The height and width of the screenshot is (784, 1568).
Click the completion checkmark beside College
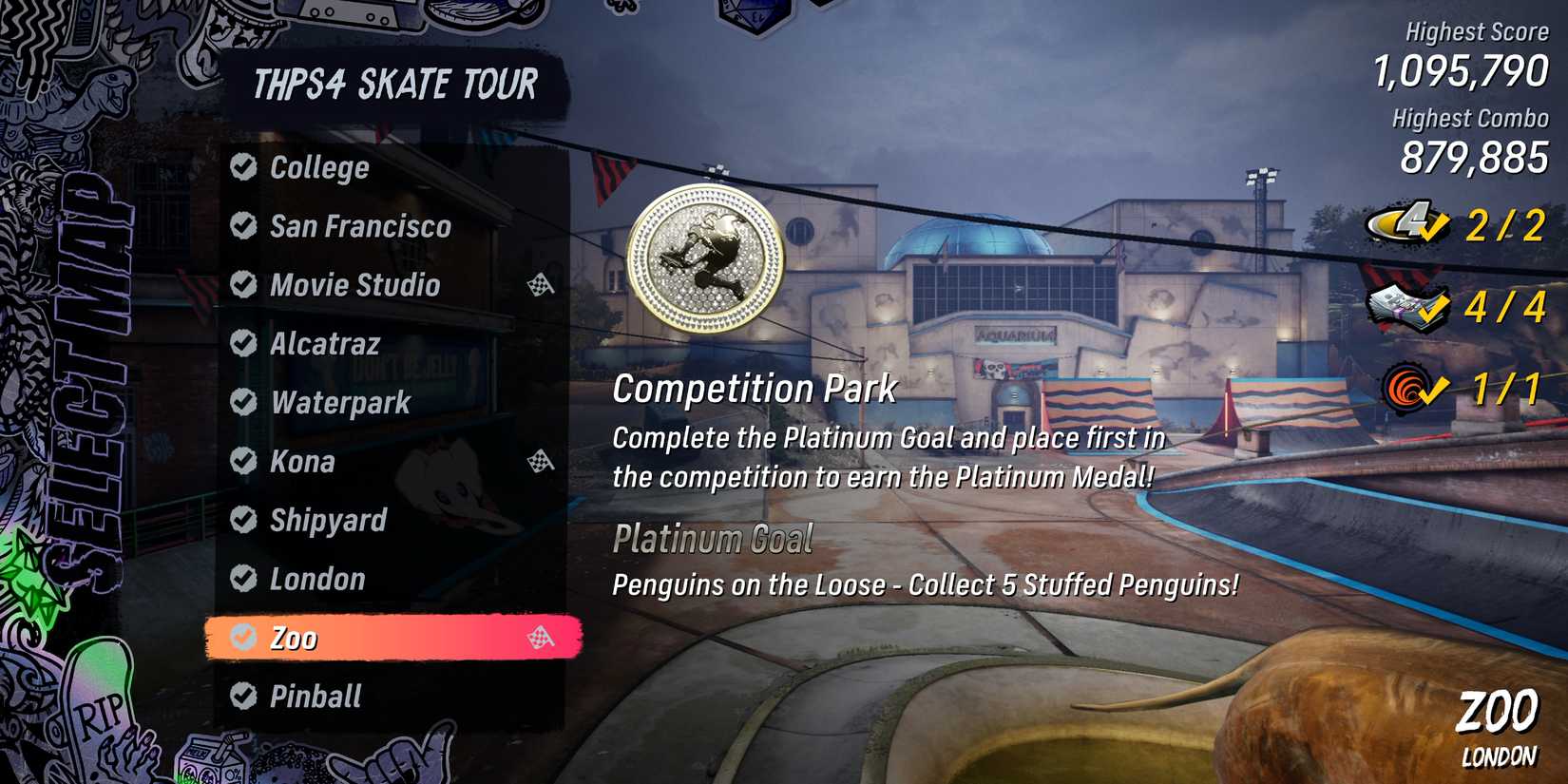(x=241, y=167)
